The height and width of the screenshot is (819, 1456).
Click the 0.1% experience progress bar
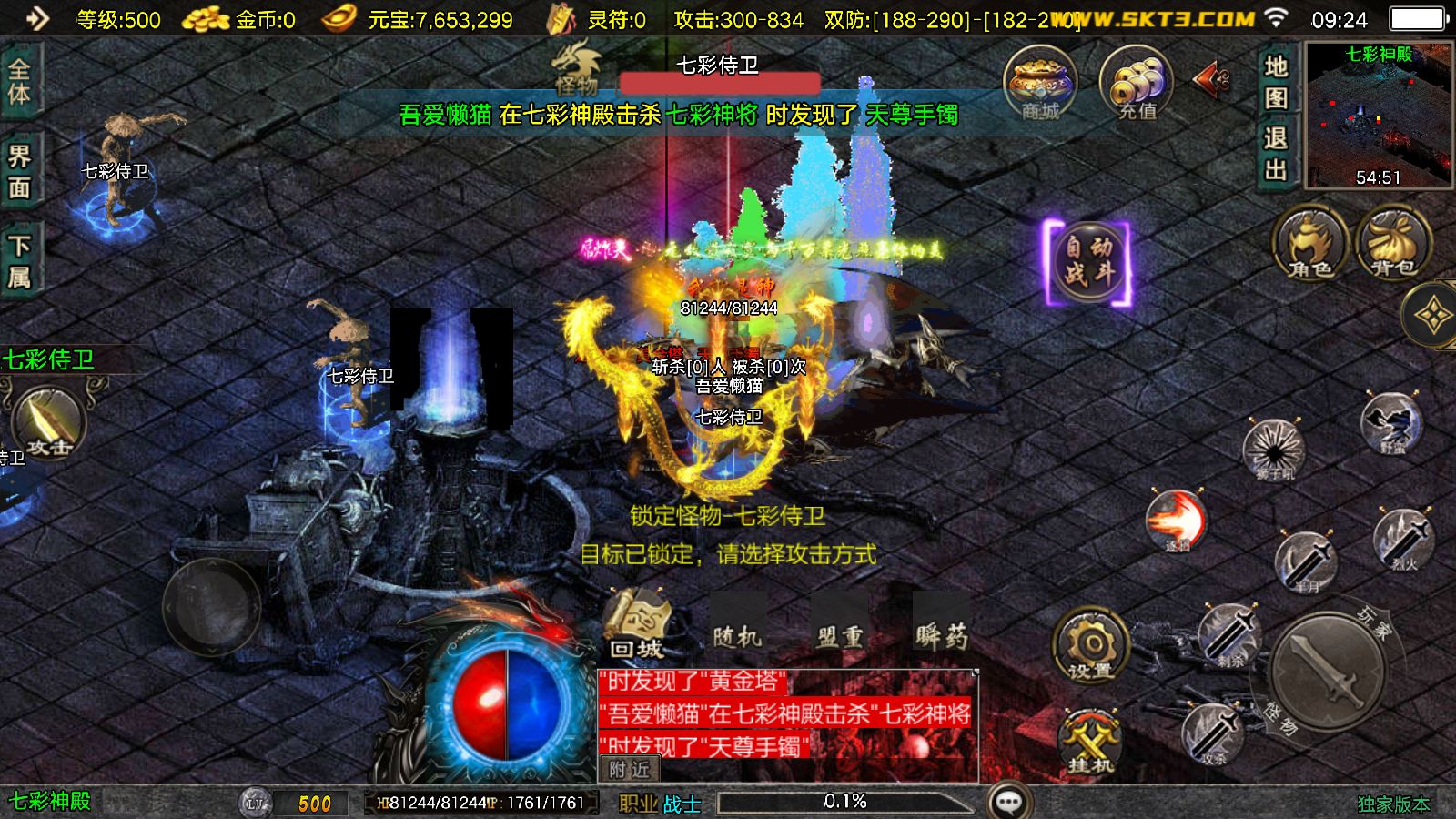846,801
